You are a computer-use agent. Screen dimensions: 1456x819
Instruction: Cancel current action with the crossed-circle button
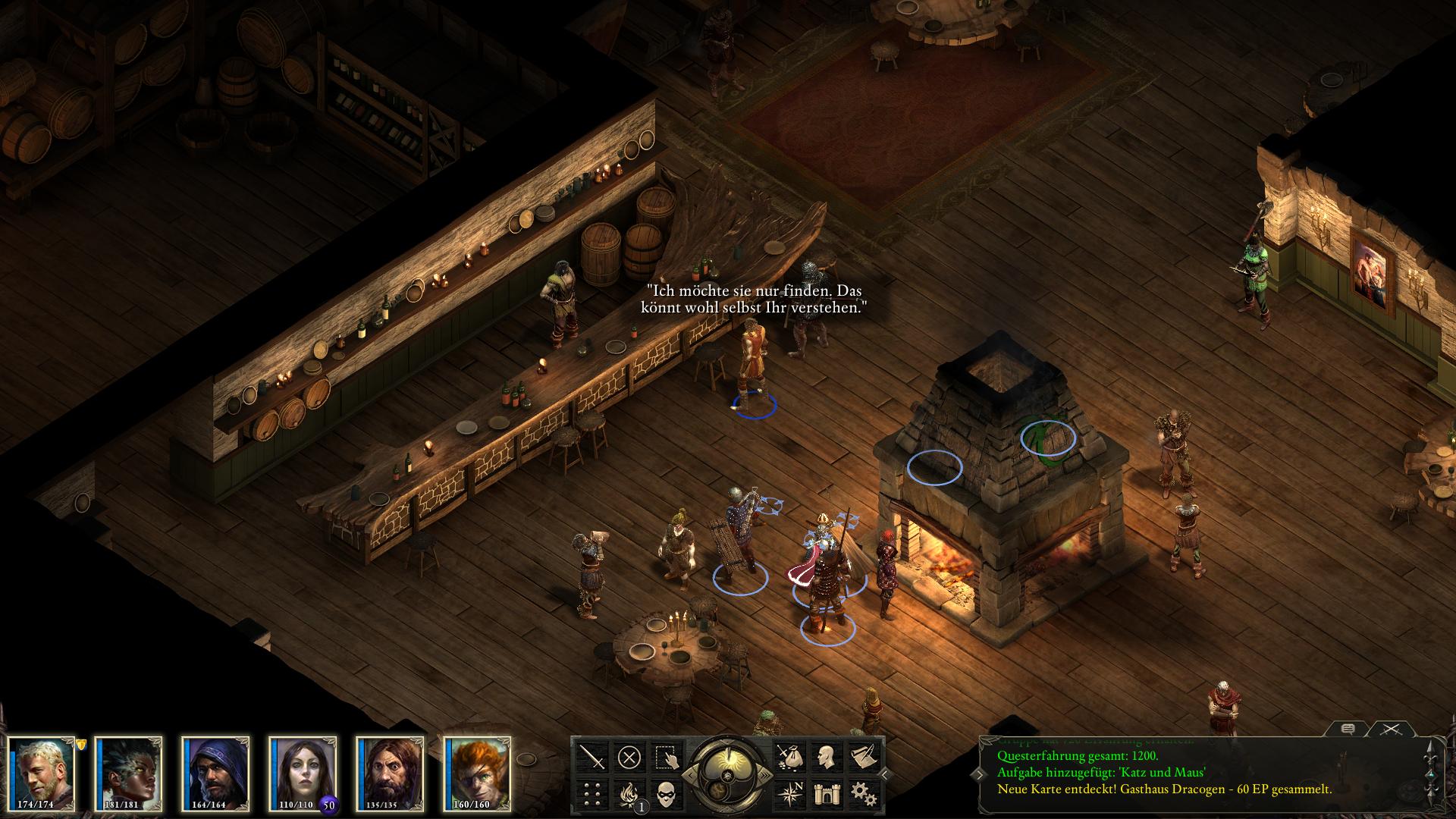629,757
